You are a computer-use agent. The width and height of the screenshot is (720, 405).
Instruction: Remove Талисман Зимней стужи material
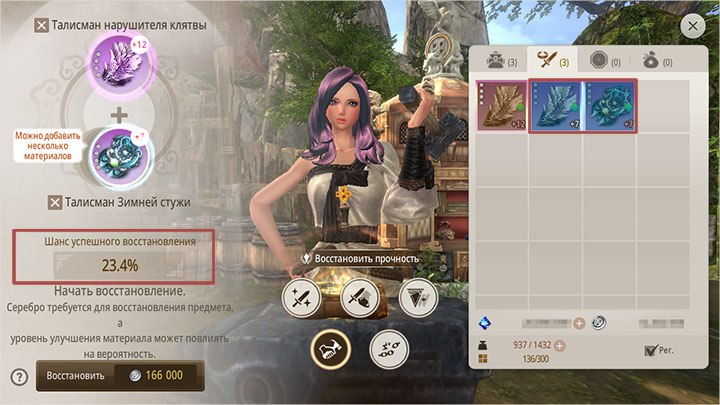pos(56,202)
